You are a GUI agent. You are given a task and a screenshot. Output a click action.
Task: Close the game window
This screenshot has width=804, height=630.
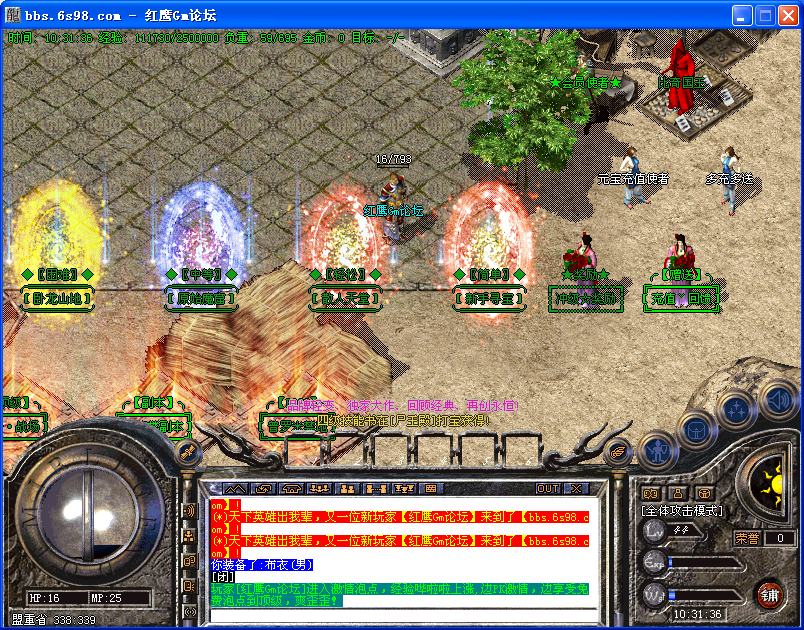click(788, 16)
